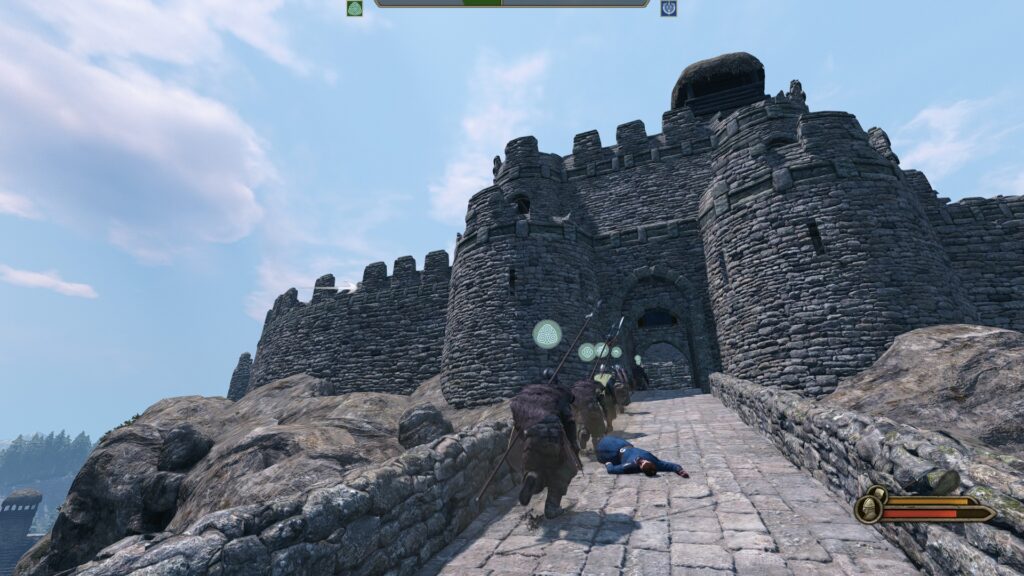Click the largest green troop banner marker

click(x=546, y=334)
